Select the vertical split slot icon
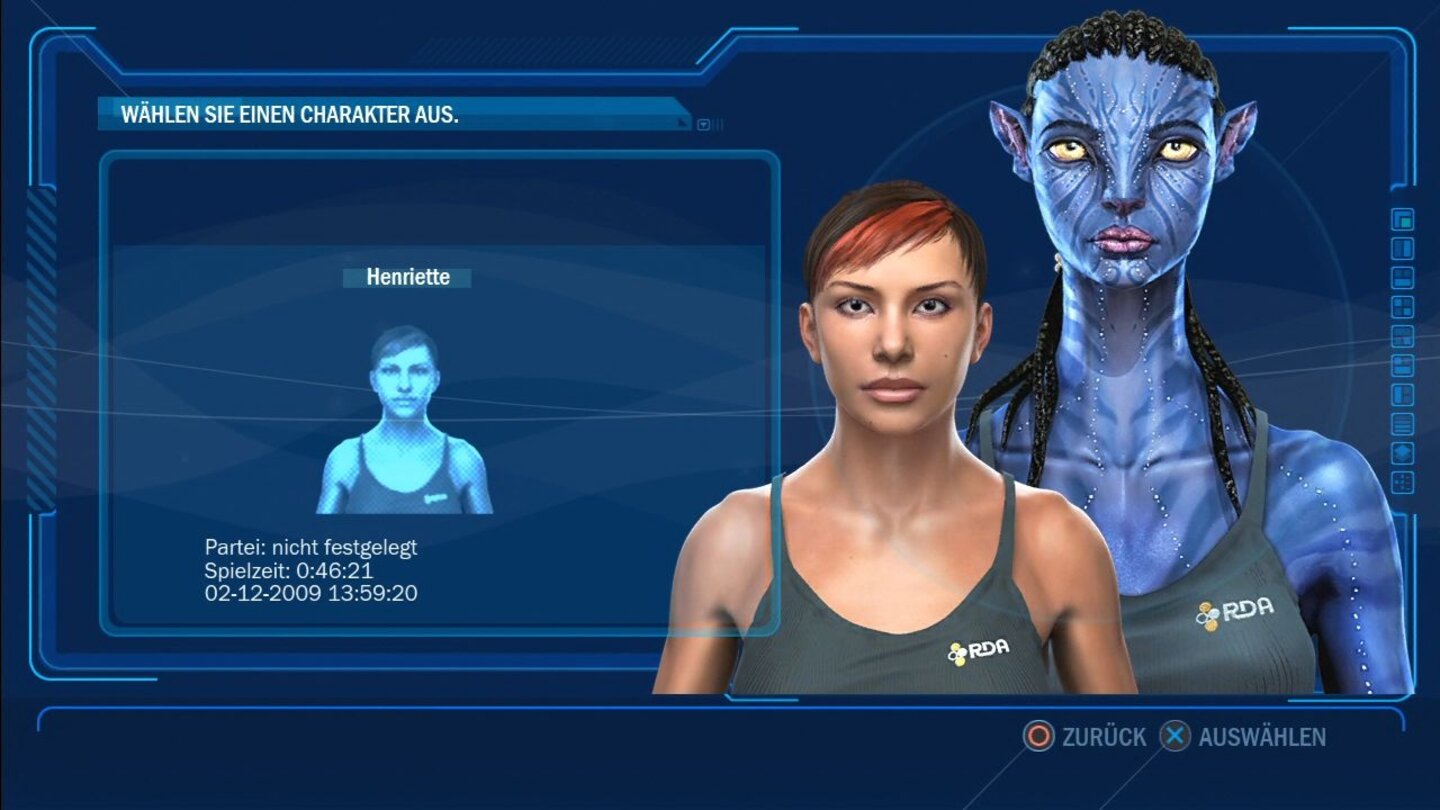Screen dimensions: 1440x810 (x=1402, y=391)
